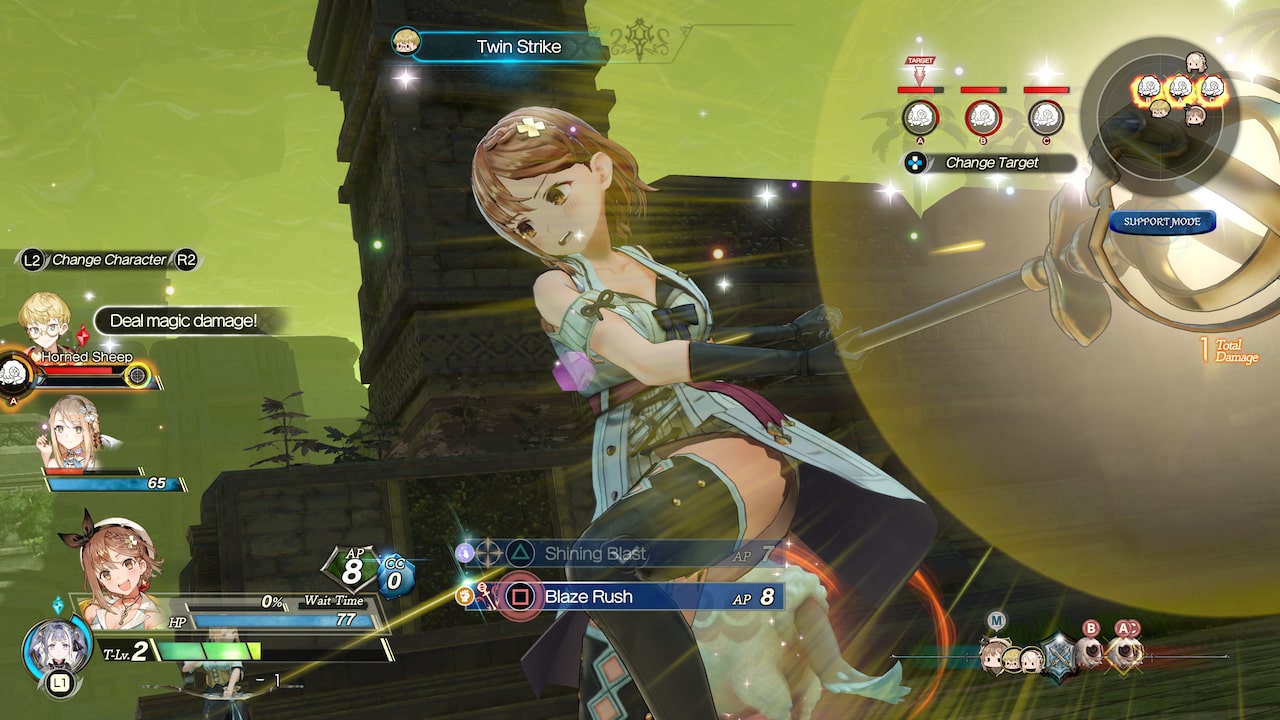Click the L1 character portrait bubble
Image resolution: width=1280 pixels, height=720 pixels.
pyautogui.click(x=55, y=650)
